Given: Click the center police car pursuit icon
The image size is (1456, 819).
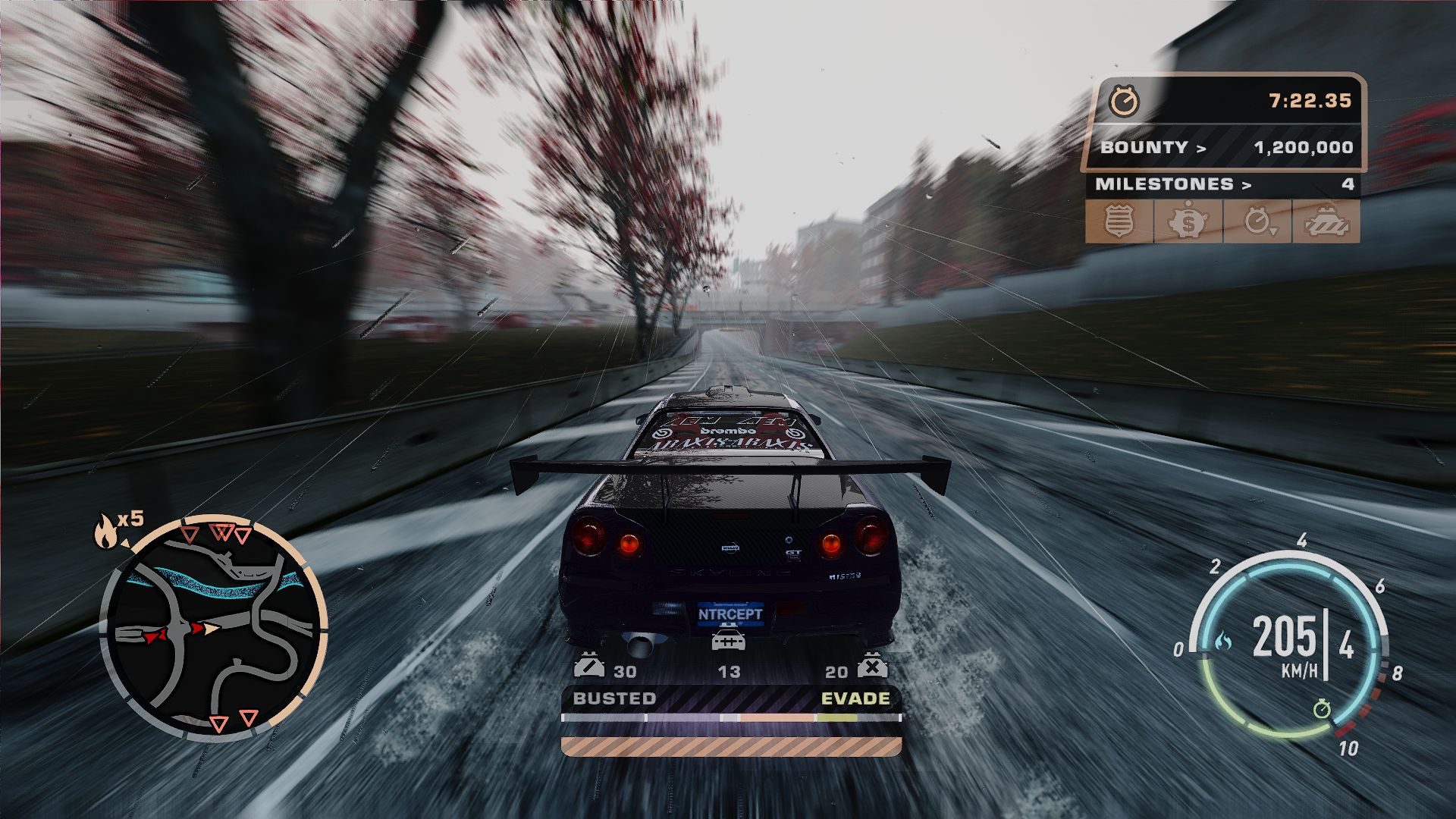Looking at the screenshot, I should pos(728,641).
